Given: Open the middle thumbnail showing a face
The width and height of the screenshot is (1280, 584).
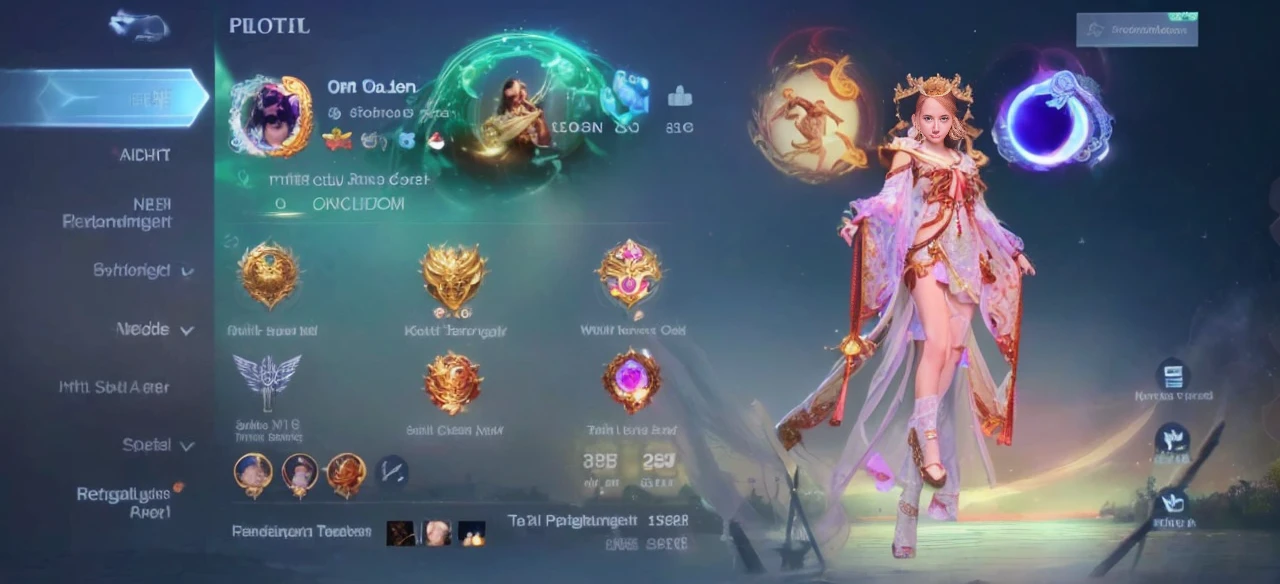Looking at the screenshot, I should point(436,533).
